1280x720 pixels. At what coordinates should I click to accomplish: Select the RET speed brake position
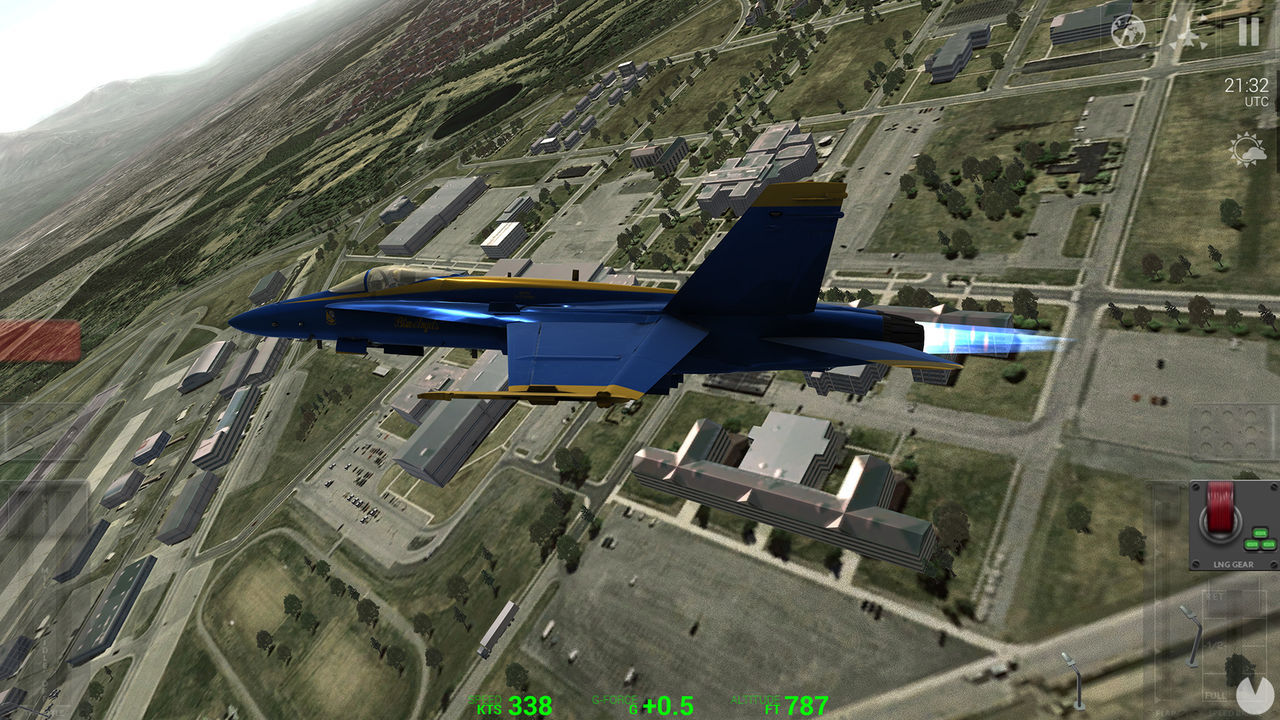click(1213, 597)
